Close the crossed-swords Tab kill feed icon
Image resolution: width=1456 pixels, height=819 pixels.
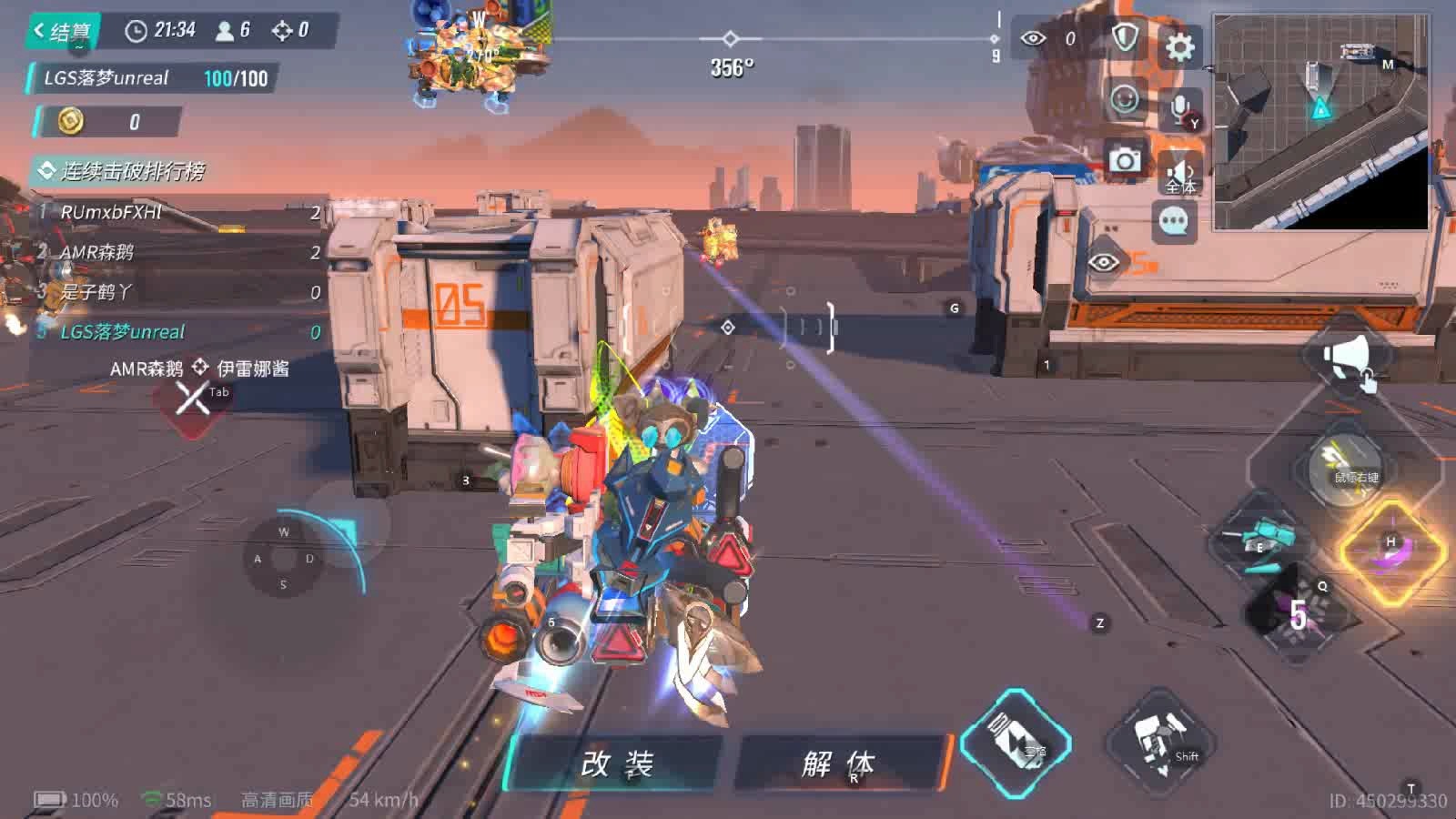[193, 398]
